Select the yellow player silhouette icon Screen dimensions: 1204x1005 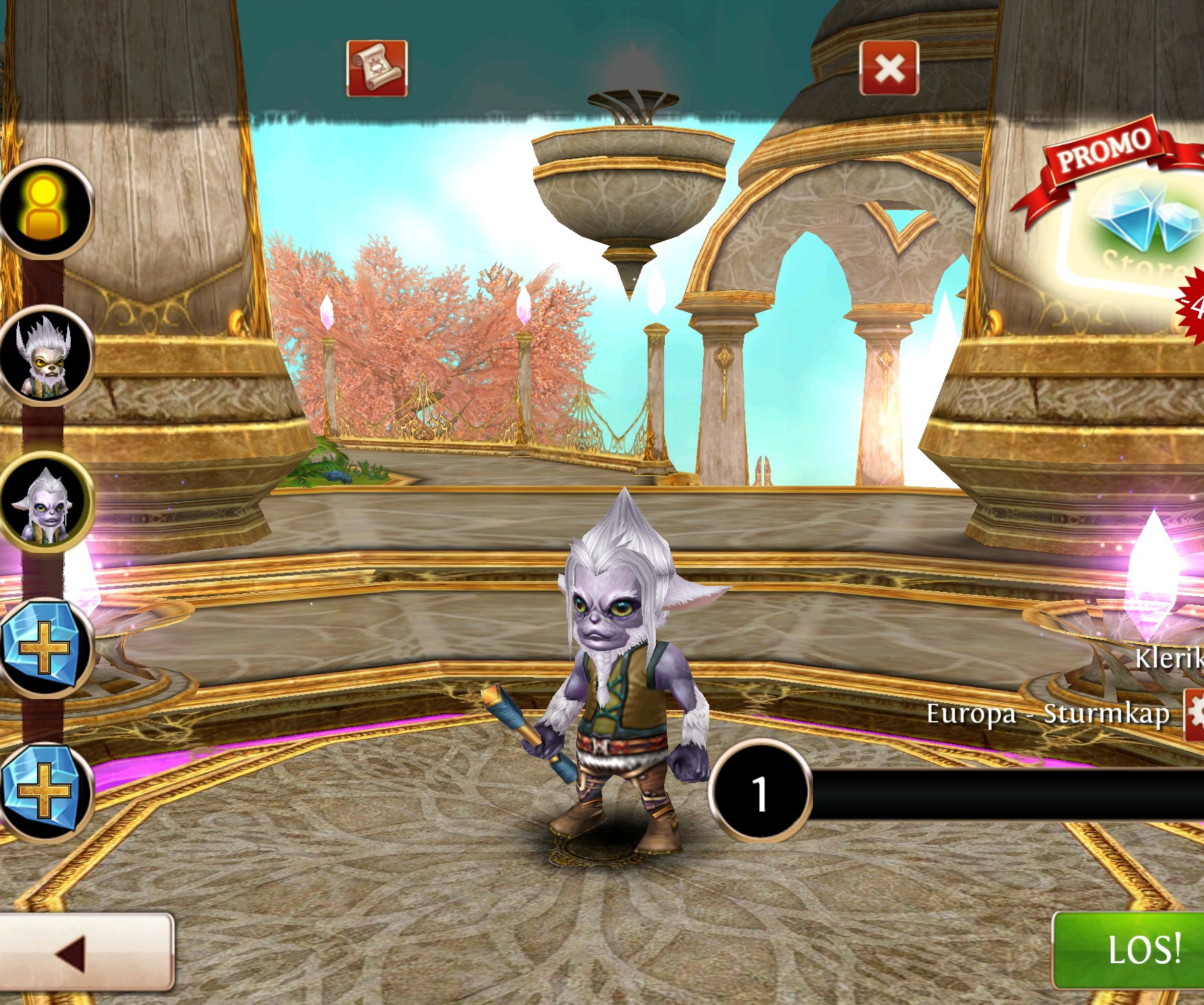46,208
